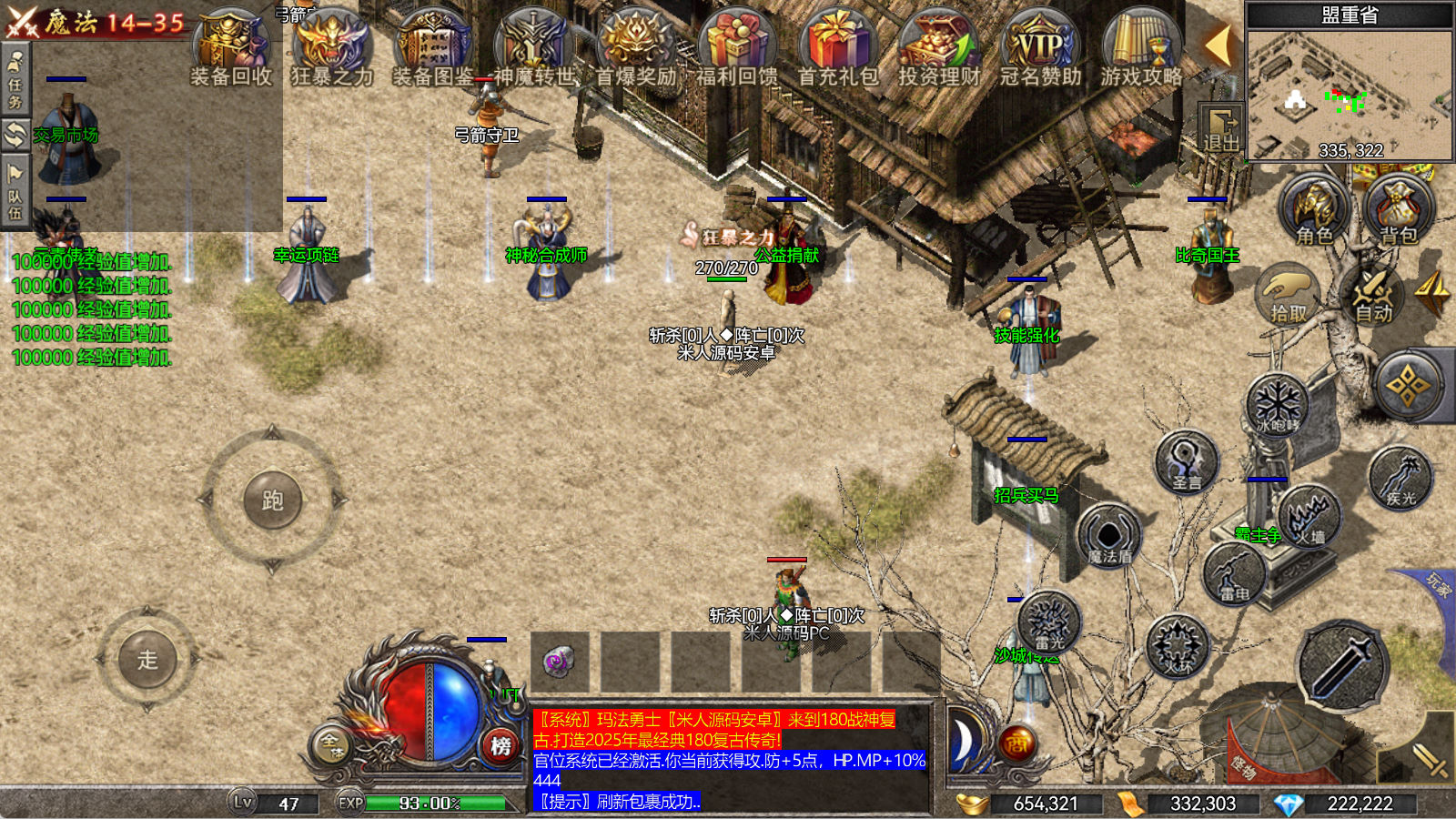
Task: Open the 榜 ranking button
Action: [500, 746]
